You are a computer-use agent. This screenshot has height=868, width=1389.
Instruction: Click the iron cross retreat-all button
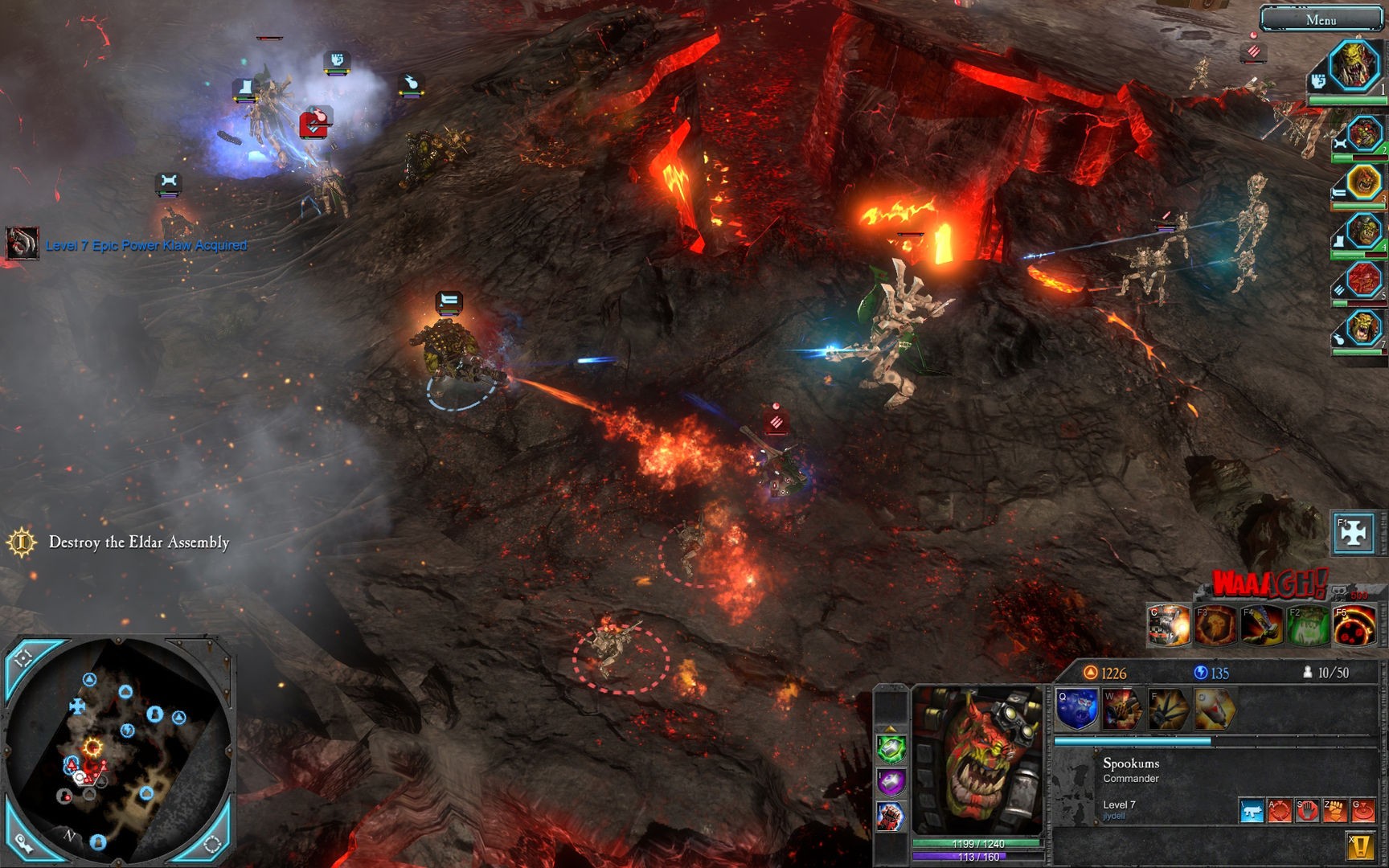tap(1354, 533)
